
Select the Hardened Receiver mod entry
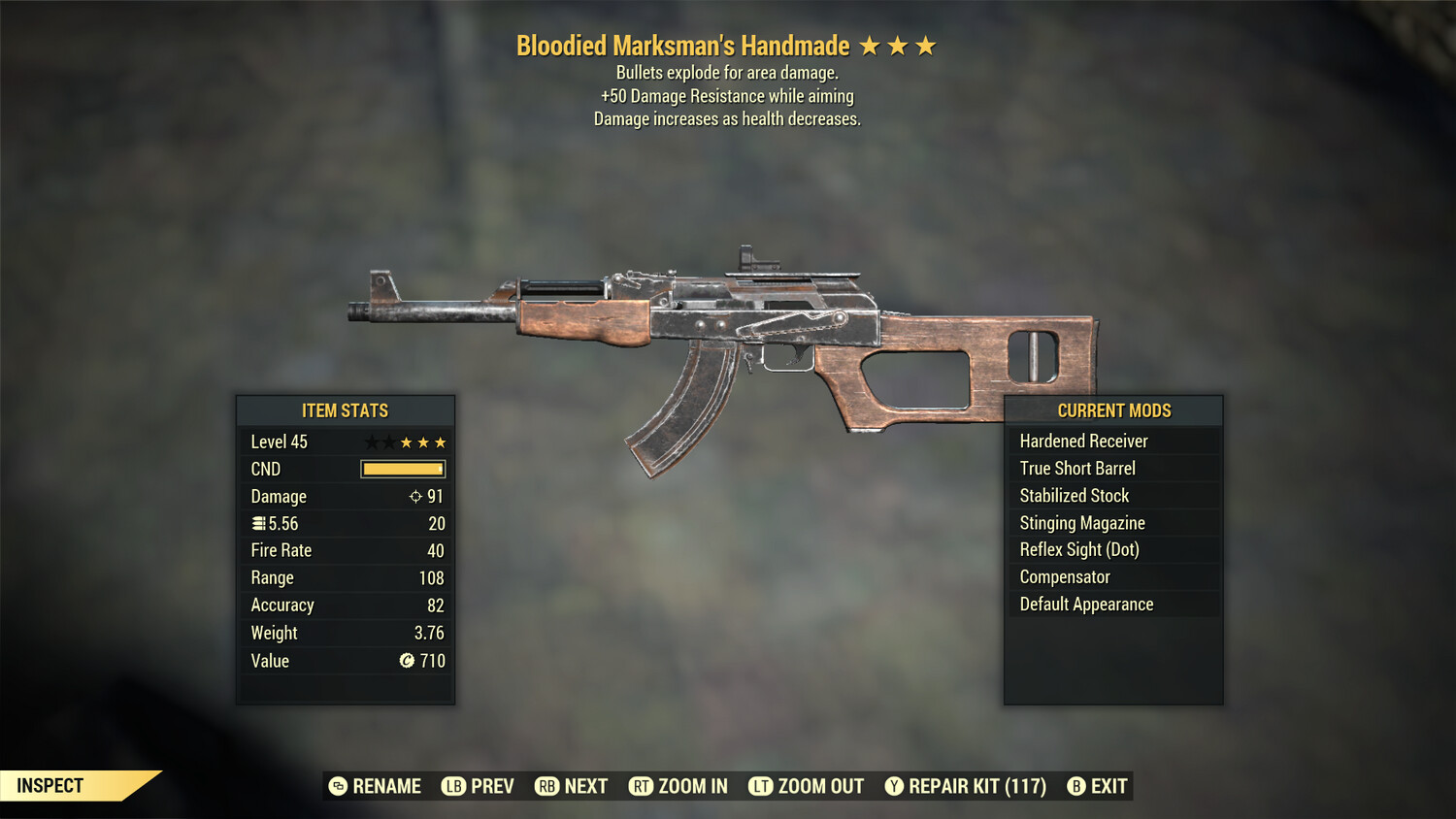(x=1083, y=441)
